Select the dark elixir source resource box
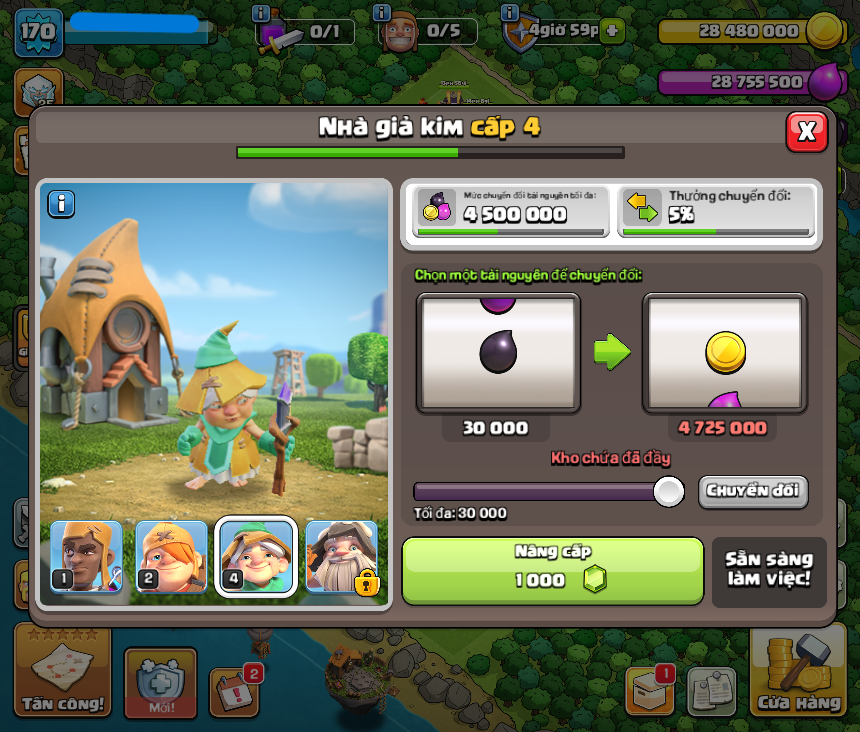860x732 pixels. [x=498, y=353]
